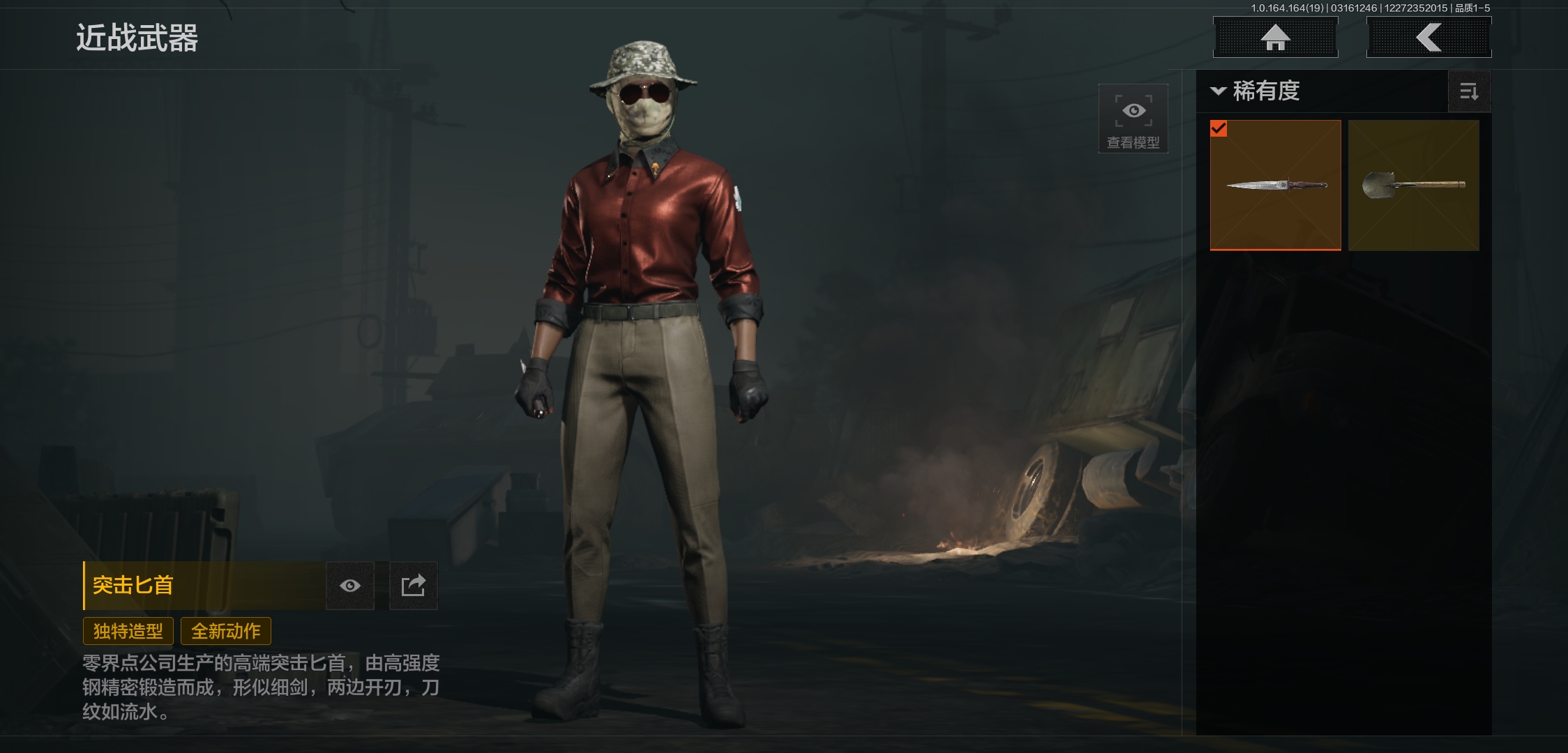Image resolution: width=1568 pixels, height=753 pixels.
Task: Select the assault dagger weapon tile
Action: coord(1275,185)
